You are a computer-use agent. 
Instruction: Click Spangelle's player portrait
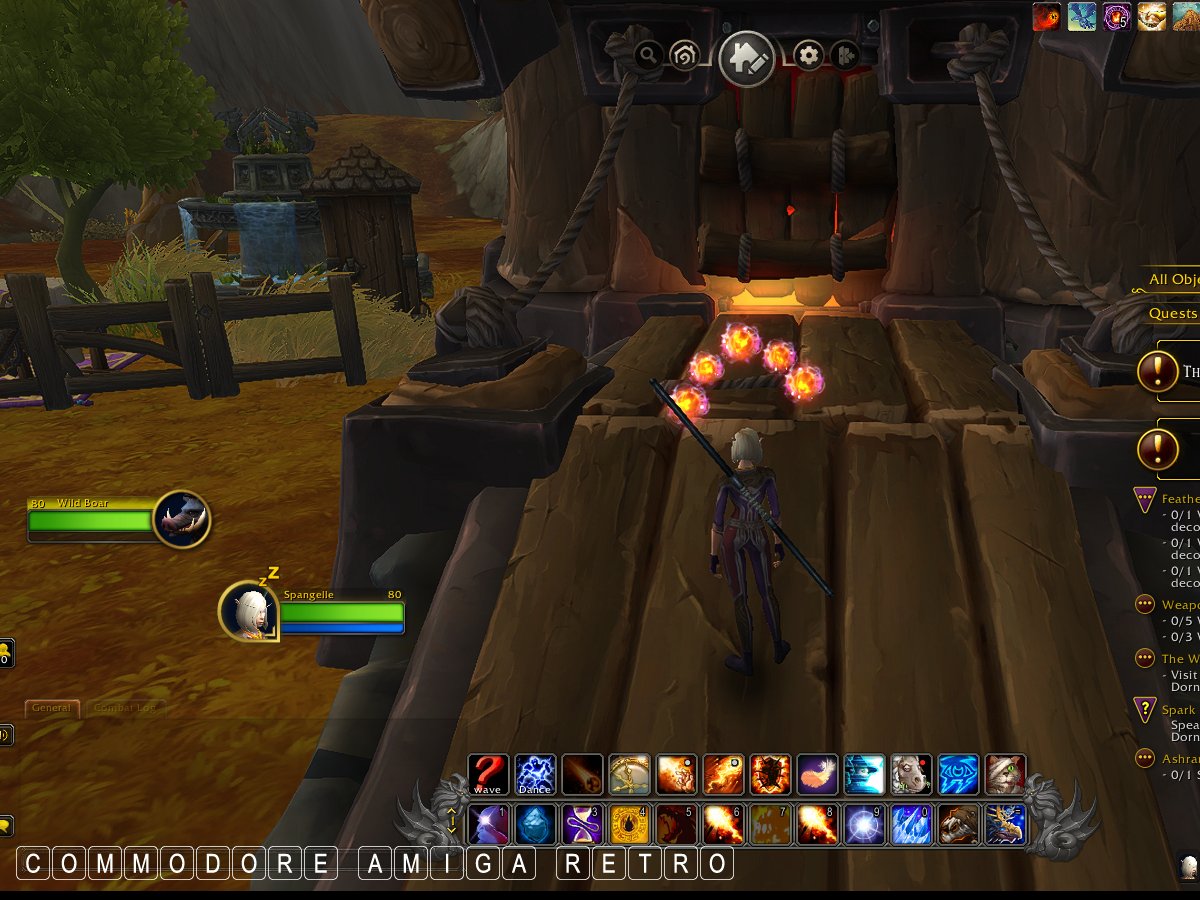pos(245,609)
